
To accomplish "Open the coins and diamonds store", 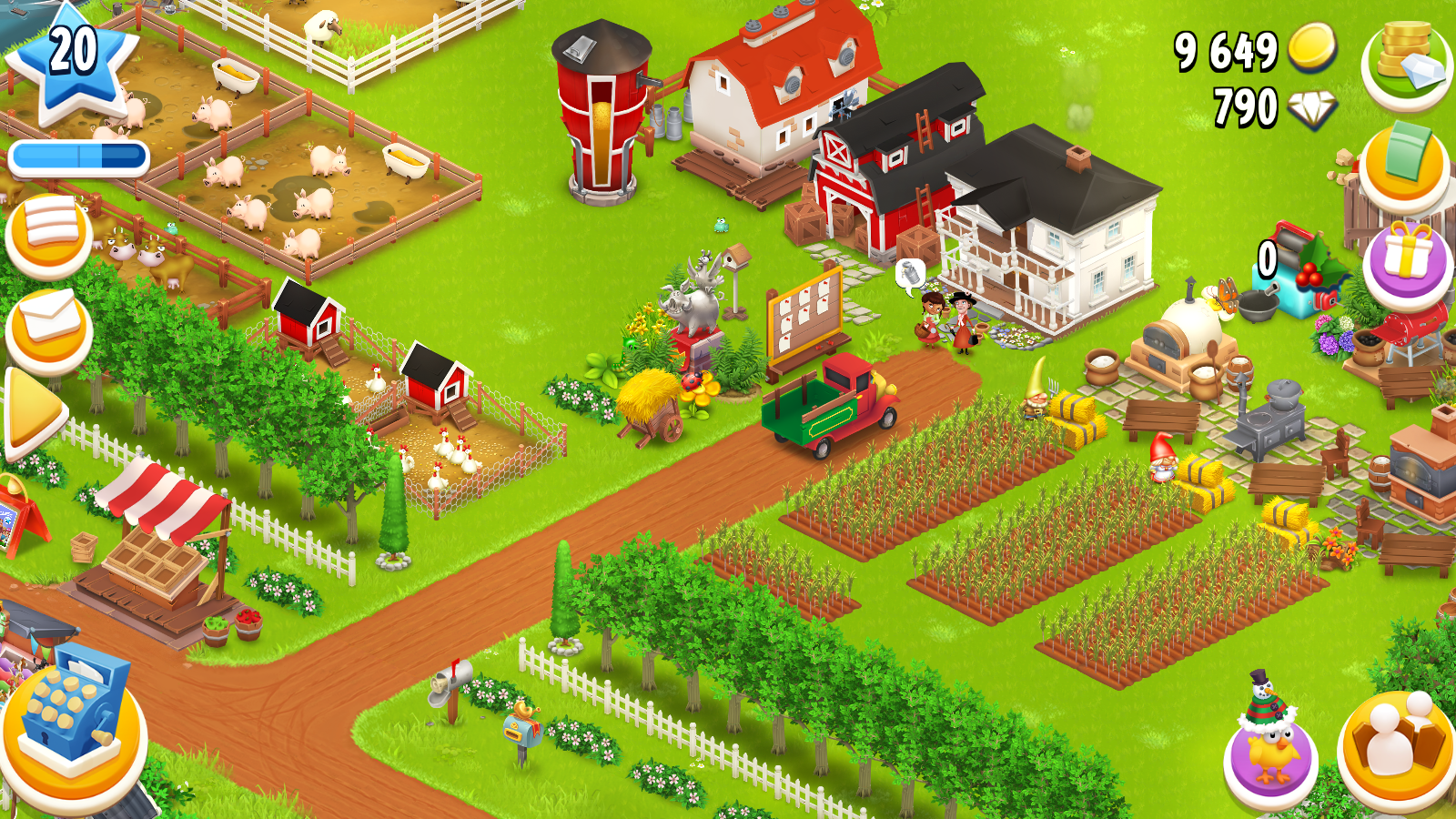I will tap(1406, 62).
